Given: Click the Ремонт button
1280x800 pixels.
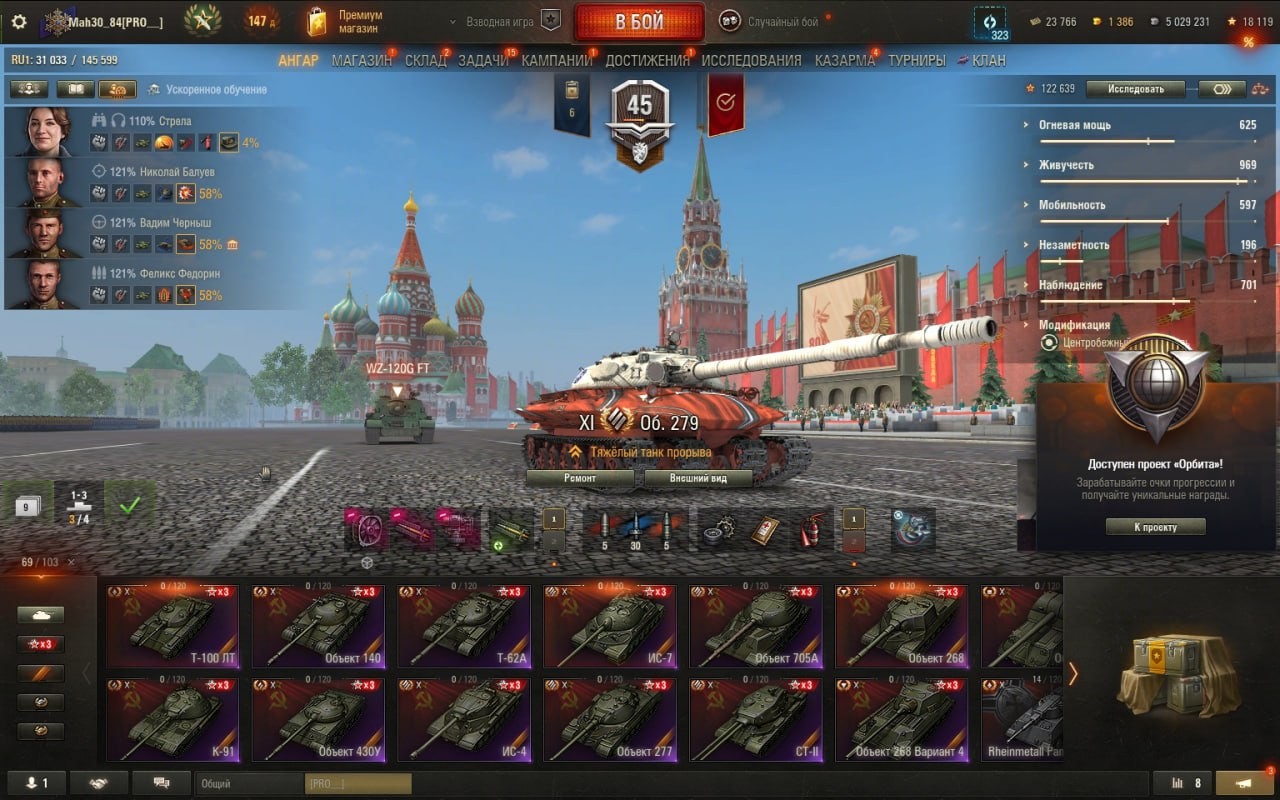Looking at the screenshot, I should (x=580, y=478).
